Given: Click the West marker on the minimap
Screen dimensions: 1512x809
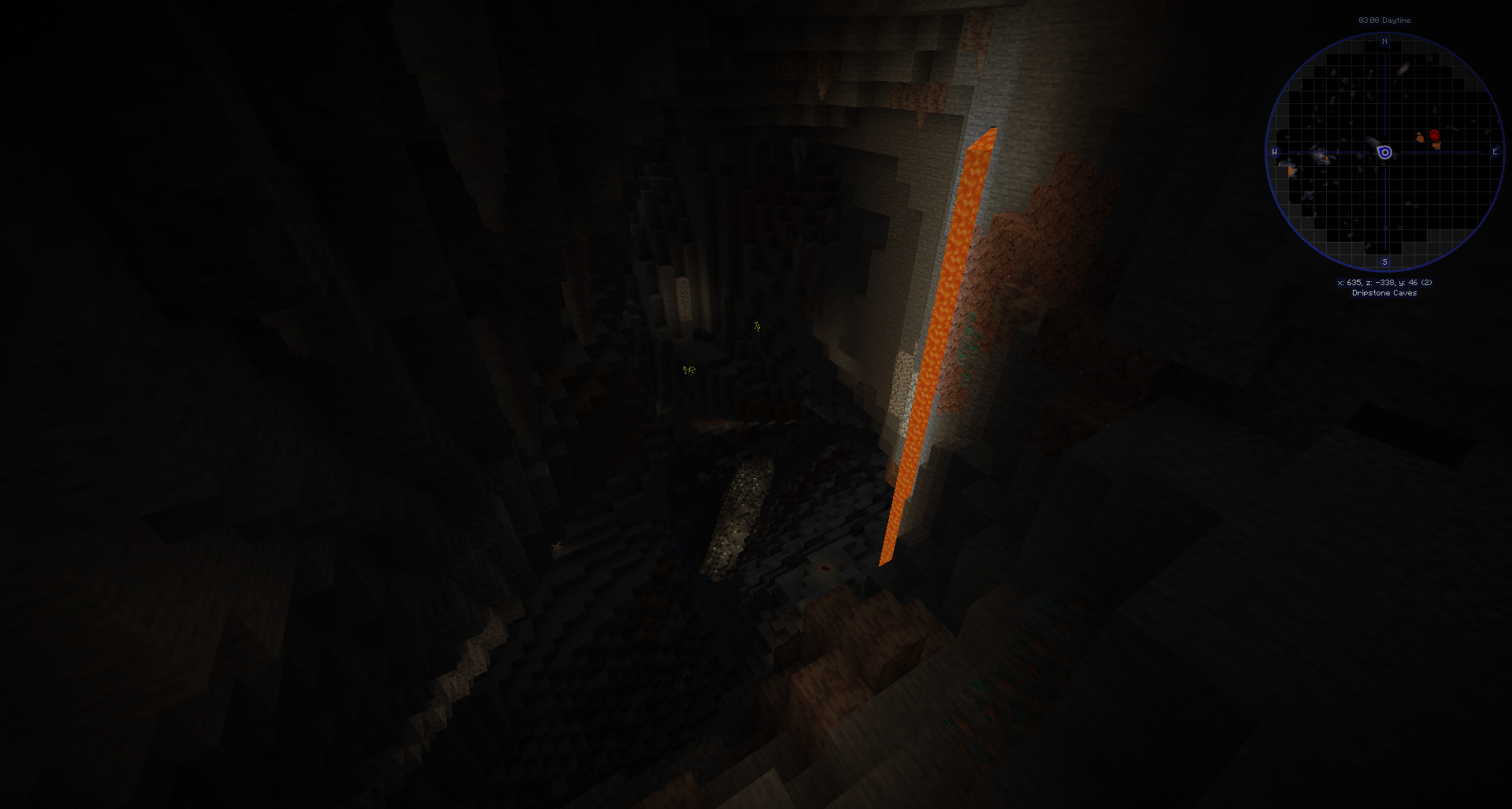Looking at the screenshot, I should 1274,151.
